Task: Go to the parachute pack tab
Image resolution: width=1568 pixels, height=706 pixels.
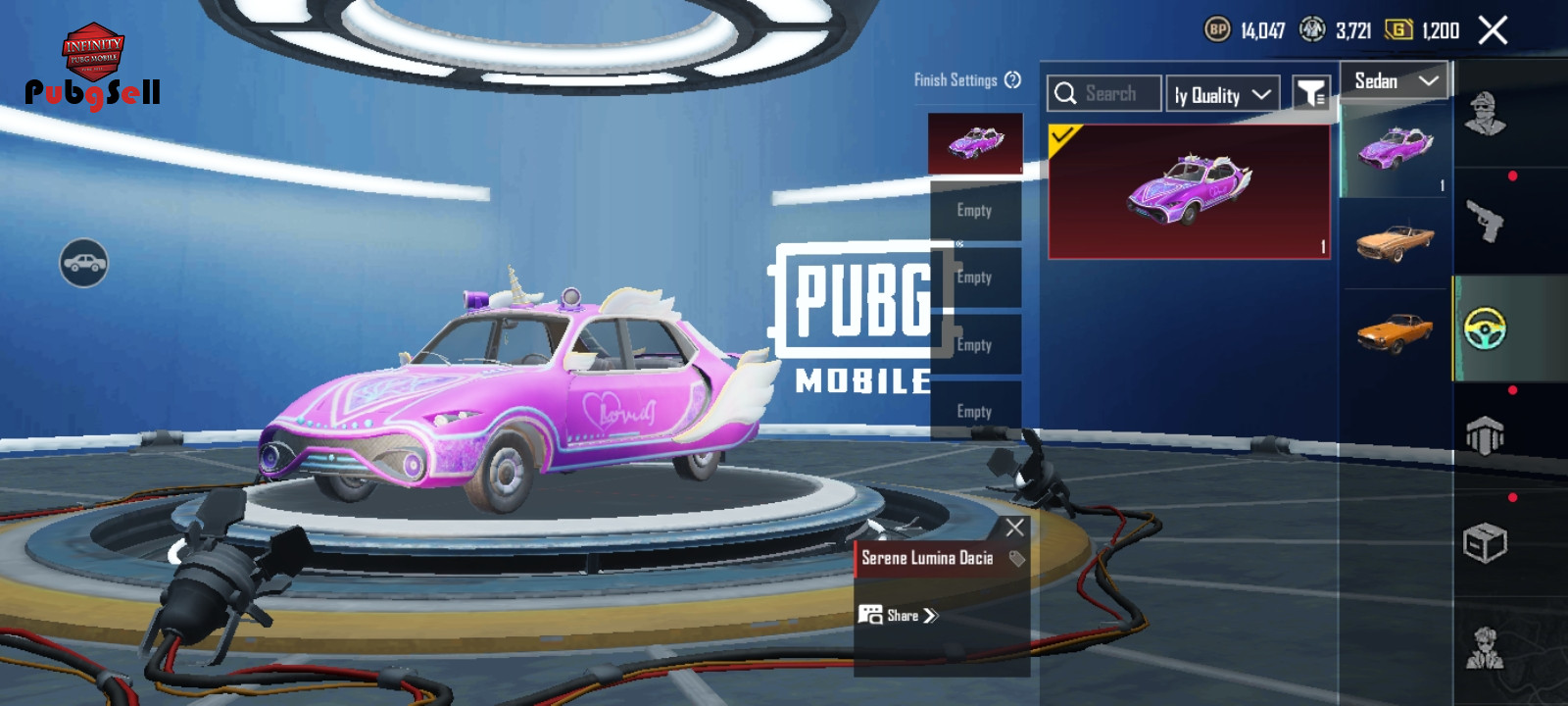Action: 1485,435
